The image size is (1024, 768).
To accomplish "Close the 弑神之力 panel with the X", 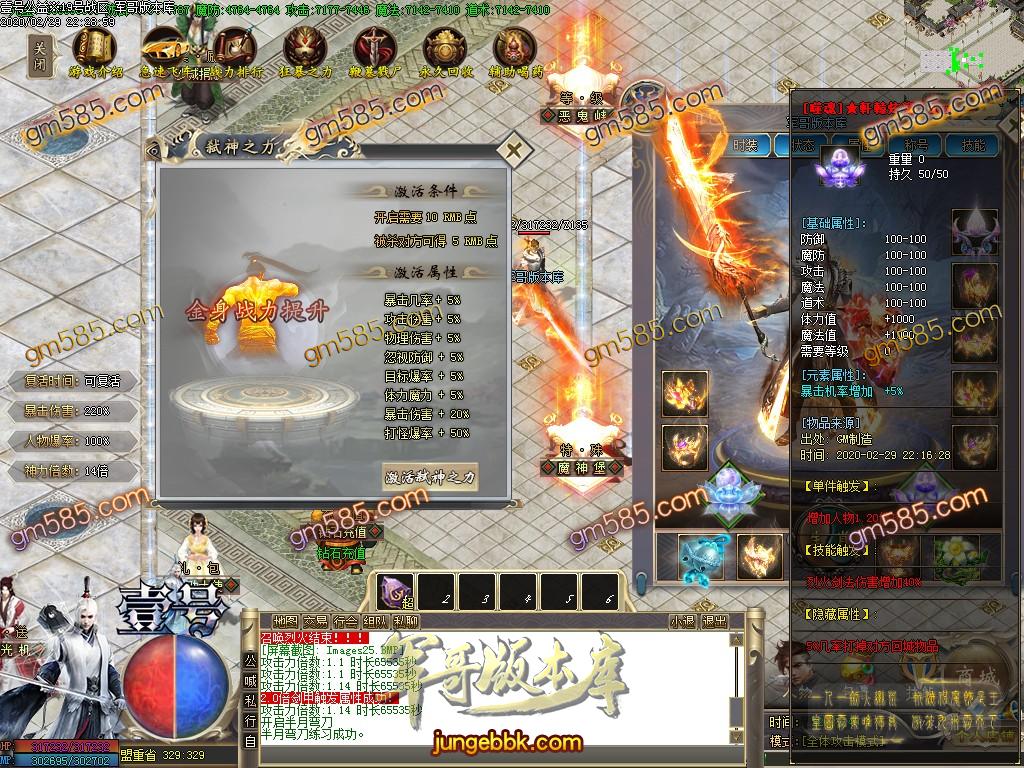I will point(514,152).
